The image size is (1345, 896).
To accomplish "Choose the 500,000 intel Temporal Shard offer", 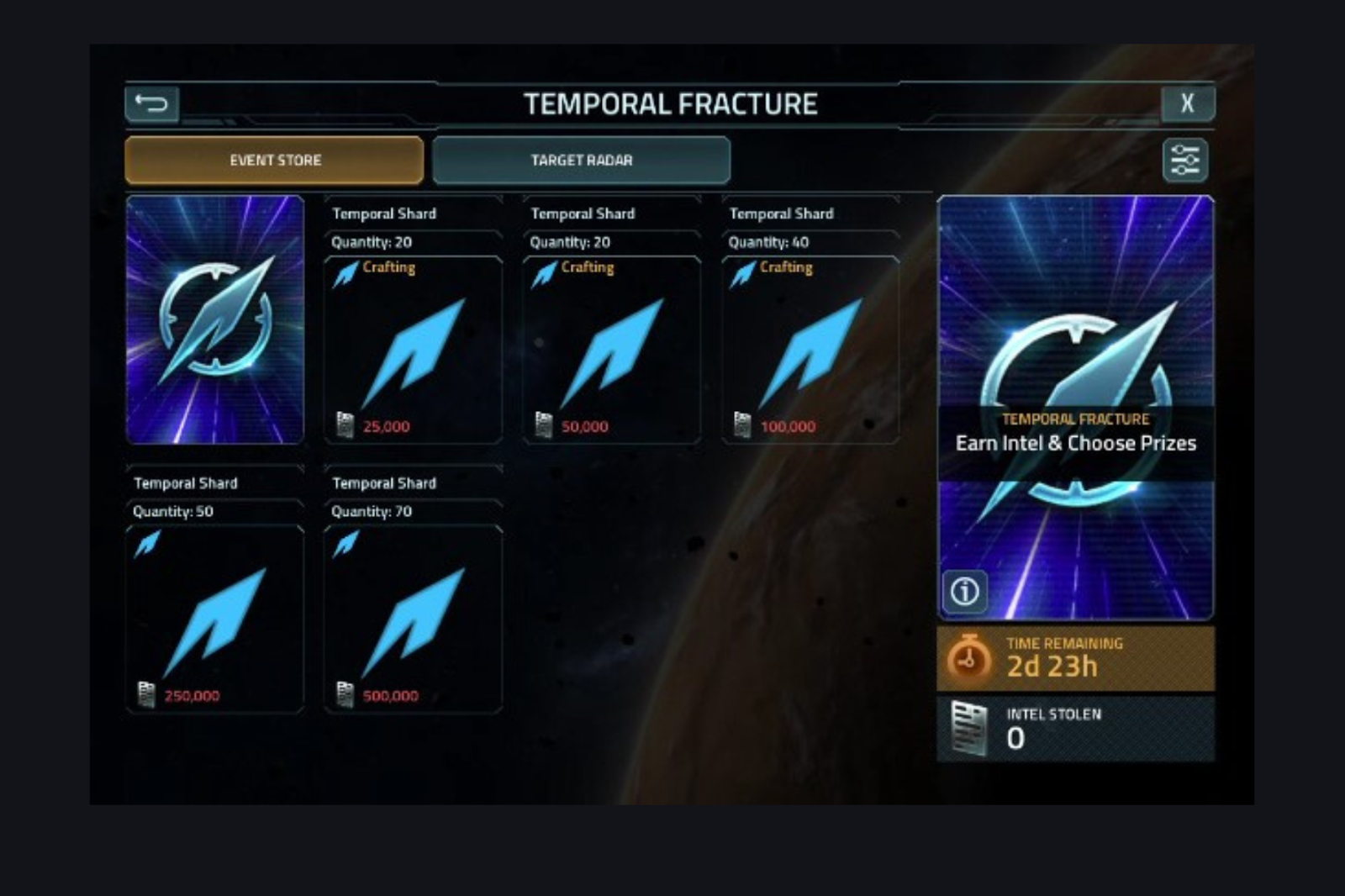I will click(413, 619).
